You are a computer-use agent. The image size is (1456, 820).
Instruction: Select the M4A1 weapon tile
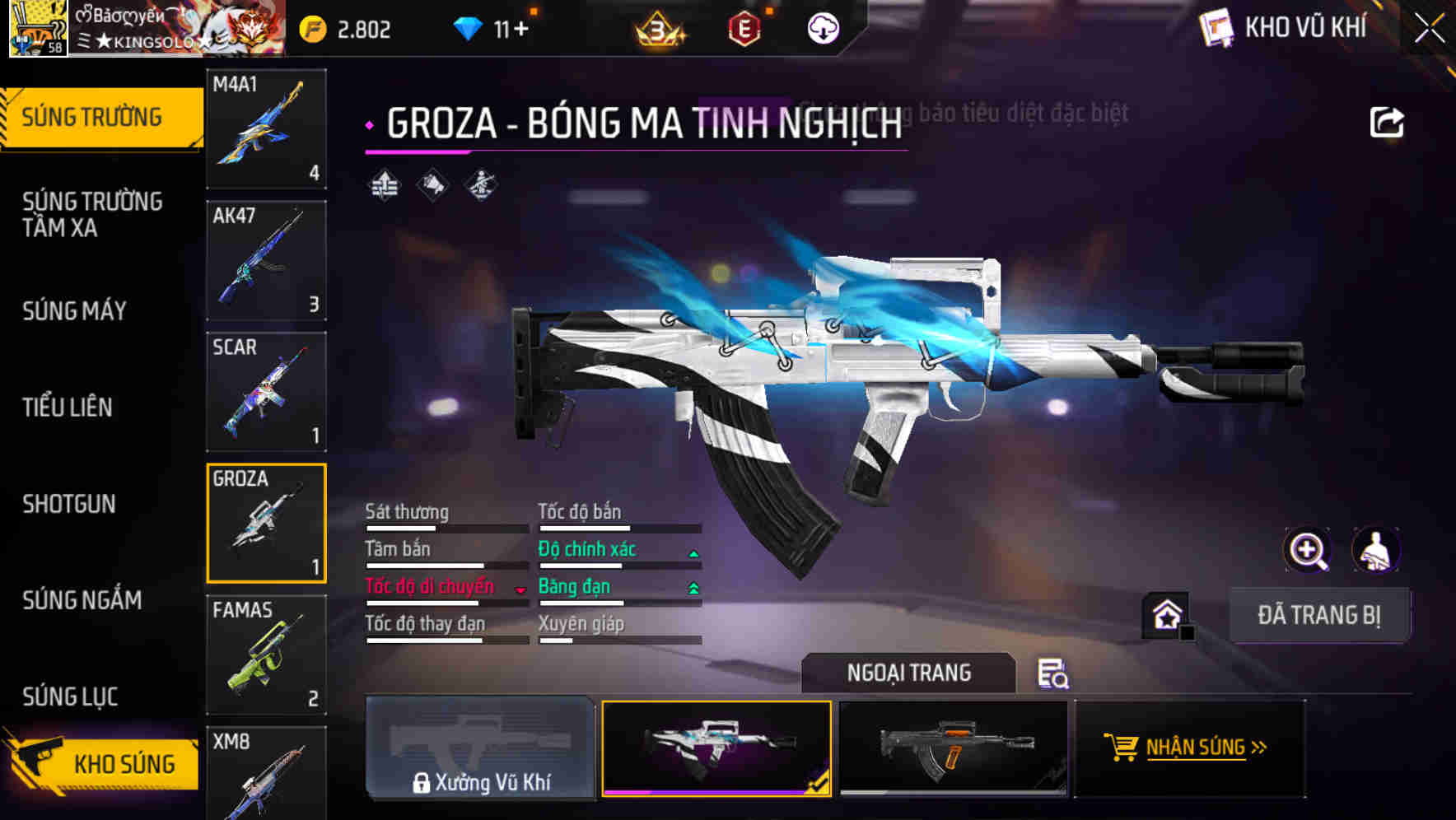coord(266,128)
